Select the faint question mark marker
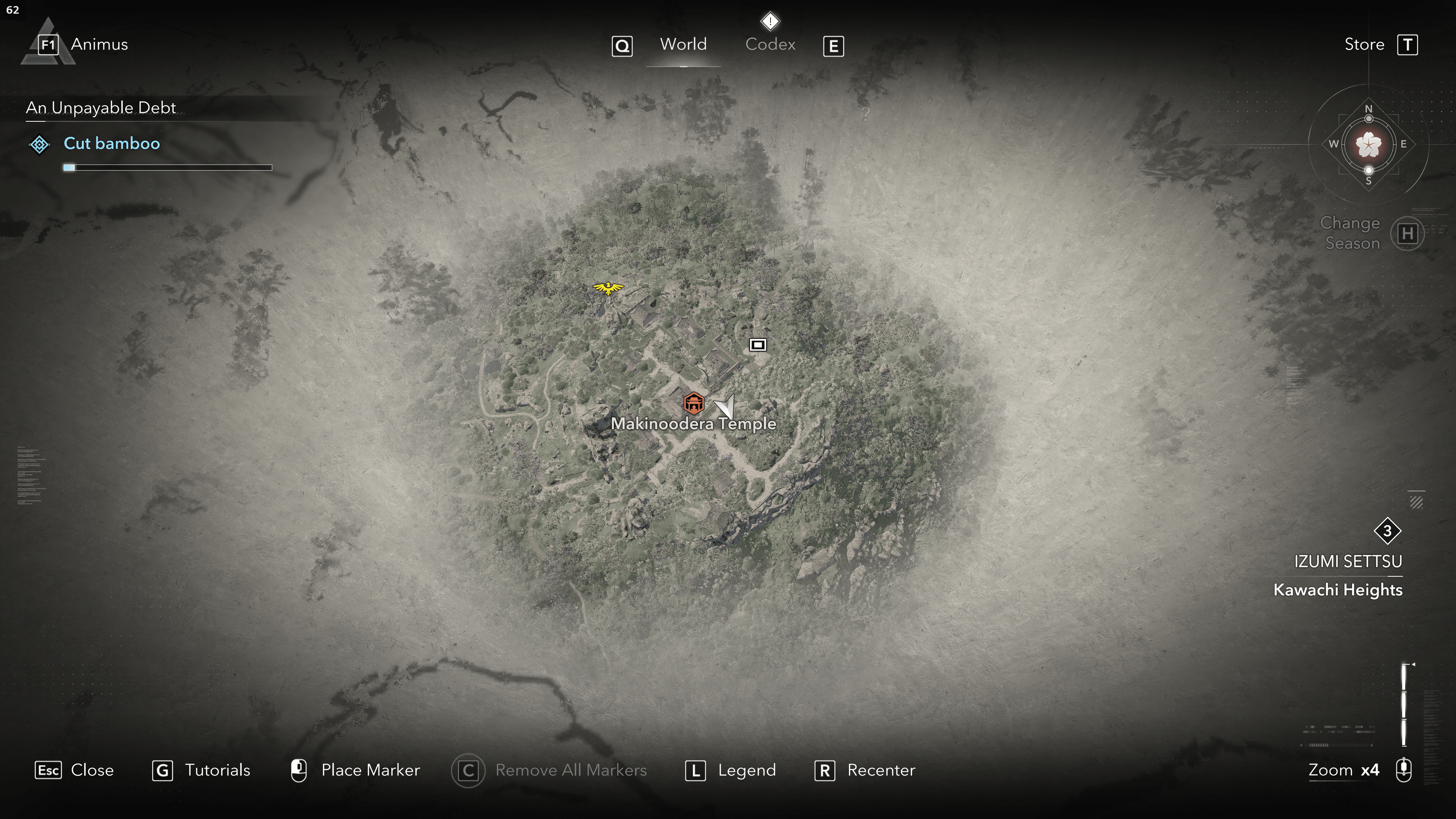 click(x=865, y=114)
